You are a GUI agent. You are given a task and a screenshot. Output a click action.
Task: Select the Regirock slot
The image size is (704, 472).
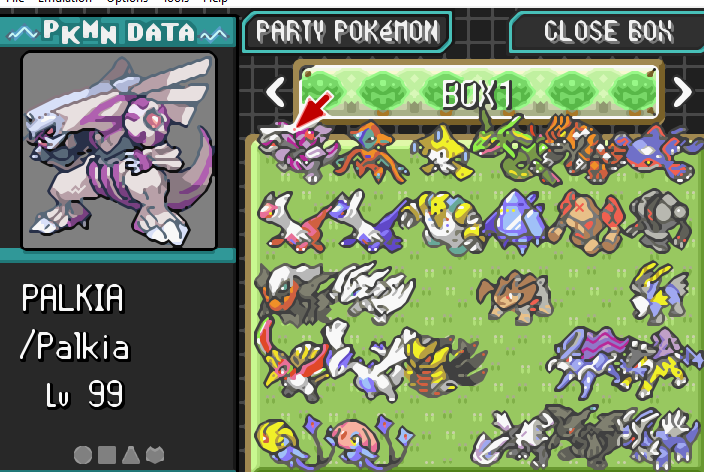pyautogui.click(x=585, y=218)
